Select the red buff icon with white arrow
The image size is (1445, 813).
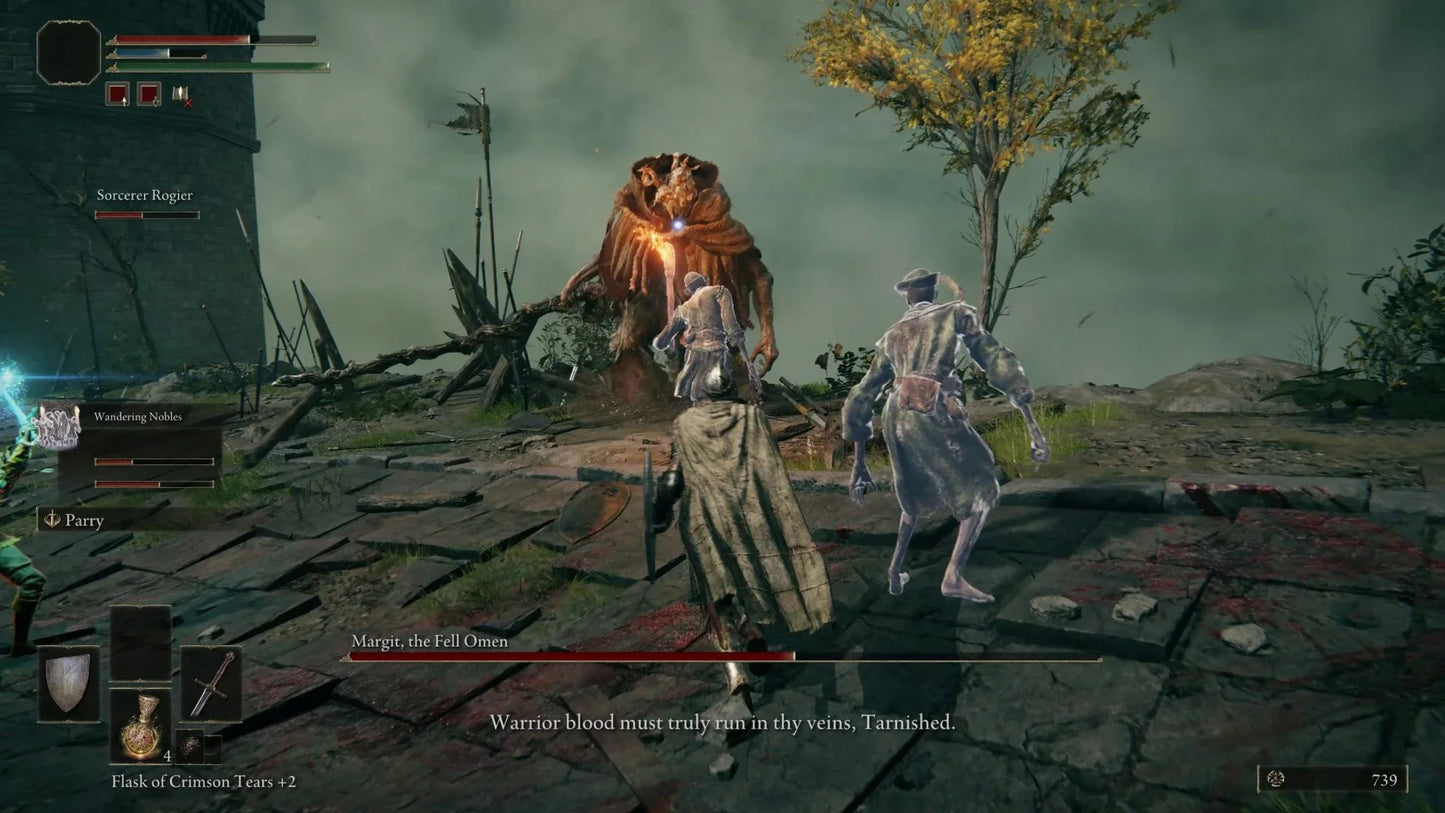117,94
